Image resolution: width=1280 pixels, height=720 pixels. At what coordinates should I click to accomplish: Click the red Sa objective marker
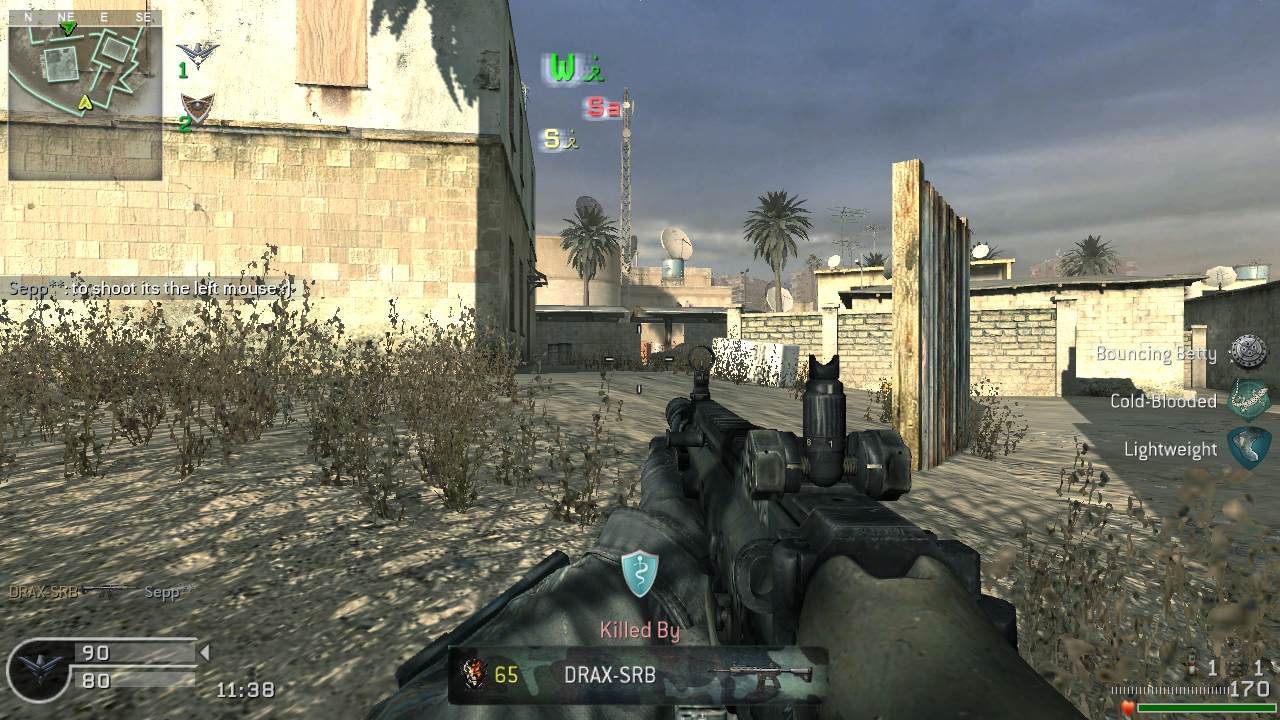tap(602, 108)
